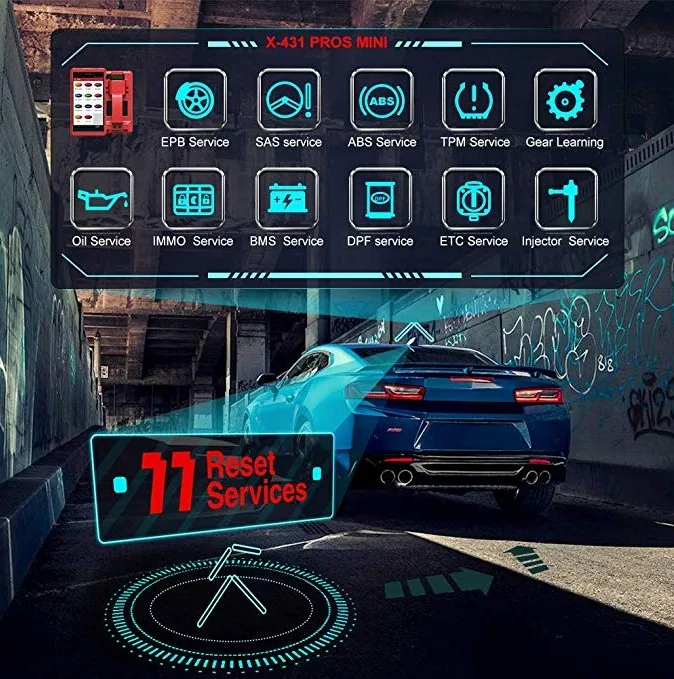Choose the ABS Service icon
Screen dimensions: 674x679
(x=381, y=100)
